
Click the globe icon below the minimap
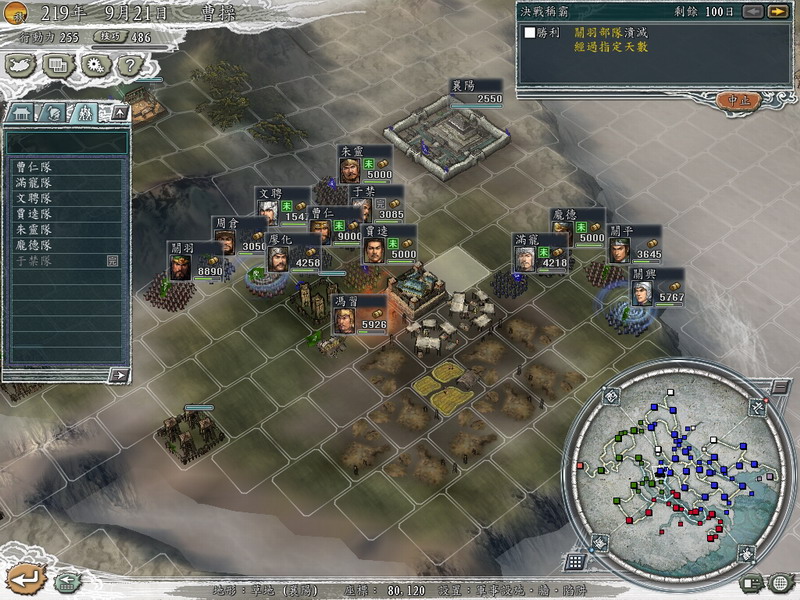point(779,582)
